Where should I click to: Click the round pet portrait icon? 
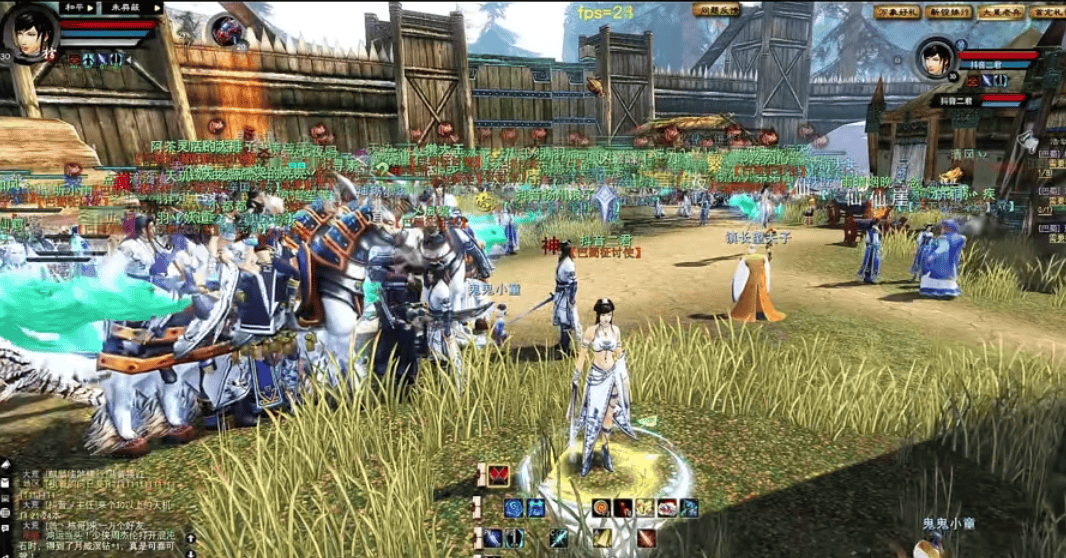point(229,32)
